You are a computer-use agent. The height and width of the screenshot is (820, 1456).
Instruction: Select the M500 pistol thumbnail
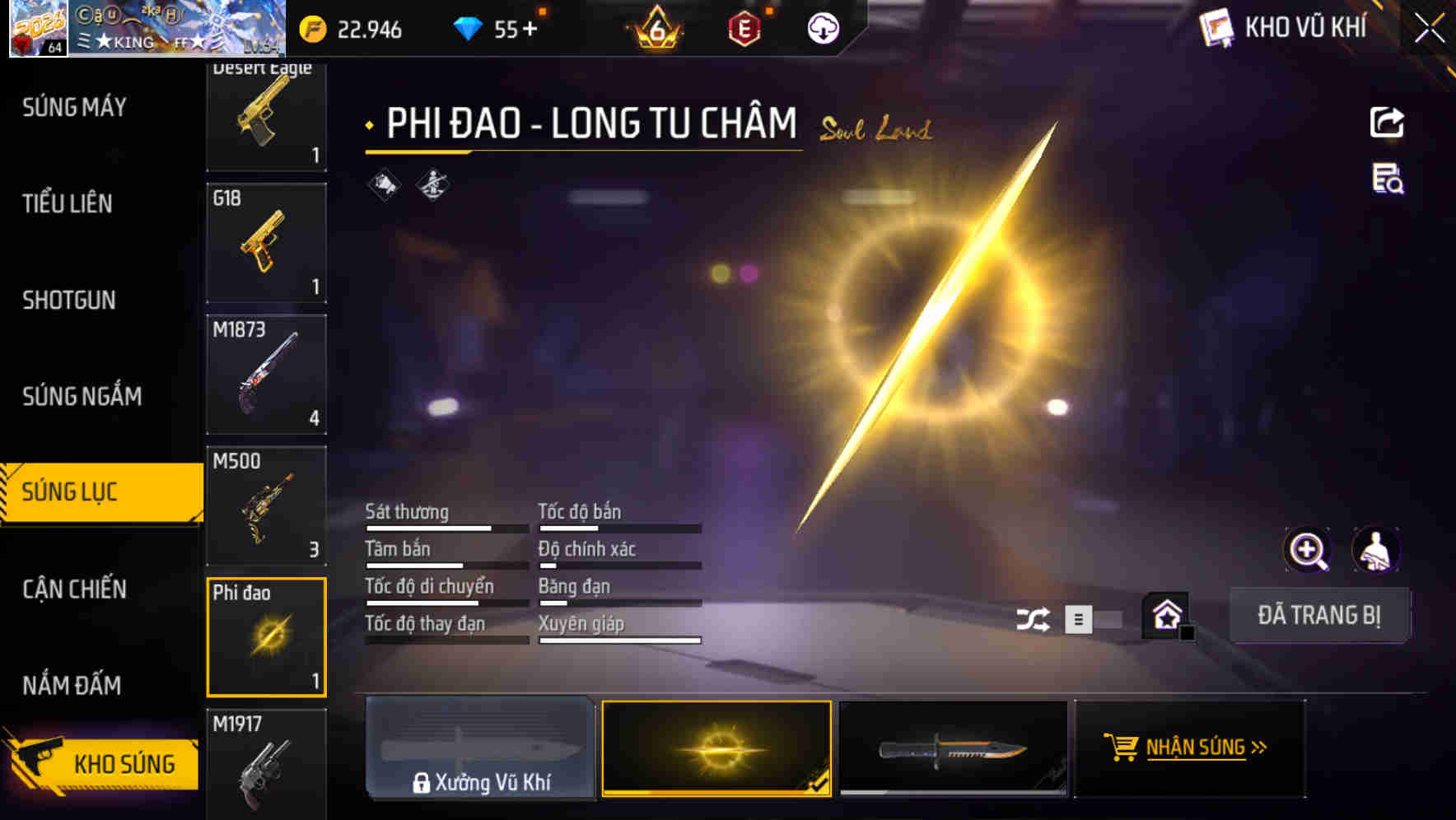coord(265,503)
